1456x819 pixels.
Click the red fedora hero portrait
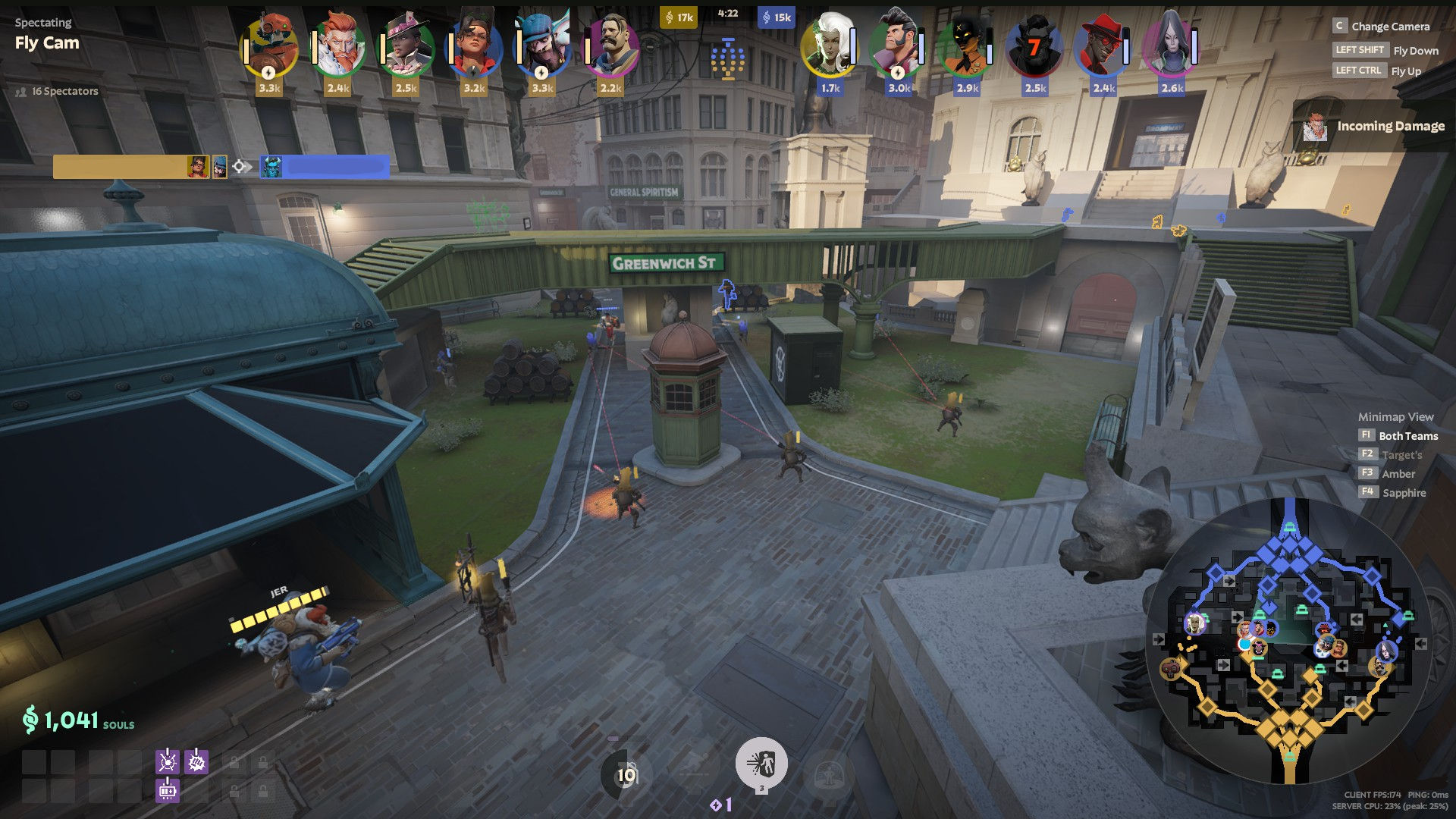click(x=1103, y=48)
